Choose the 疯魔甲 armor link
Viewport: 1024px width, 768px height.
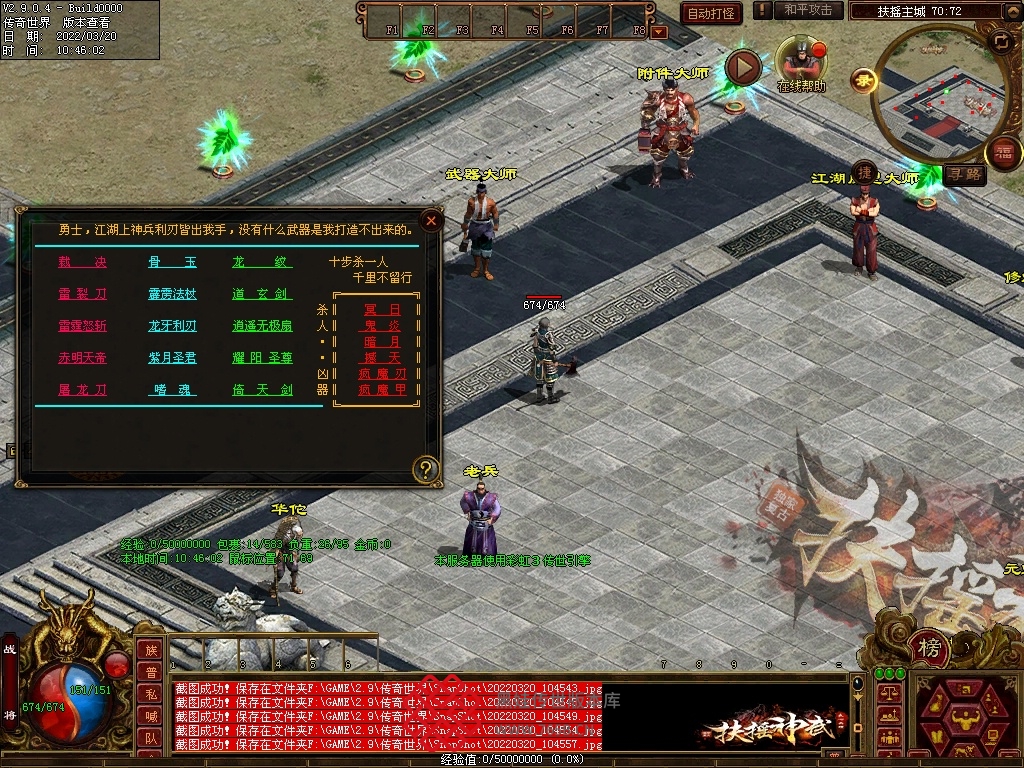click(382, 390)
